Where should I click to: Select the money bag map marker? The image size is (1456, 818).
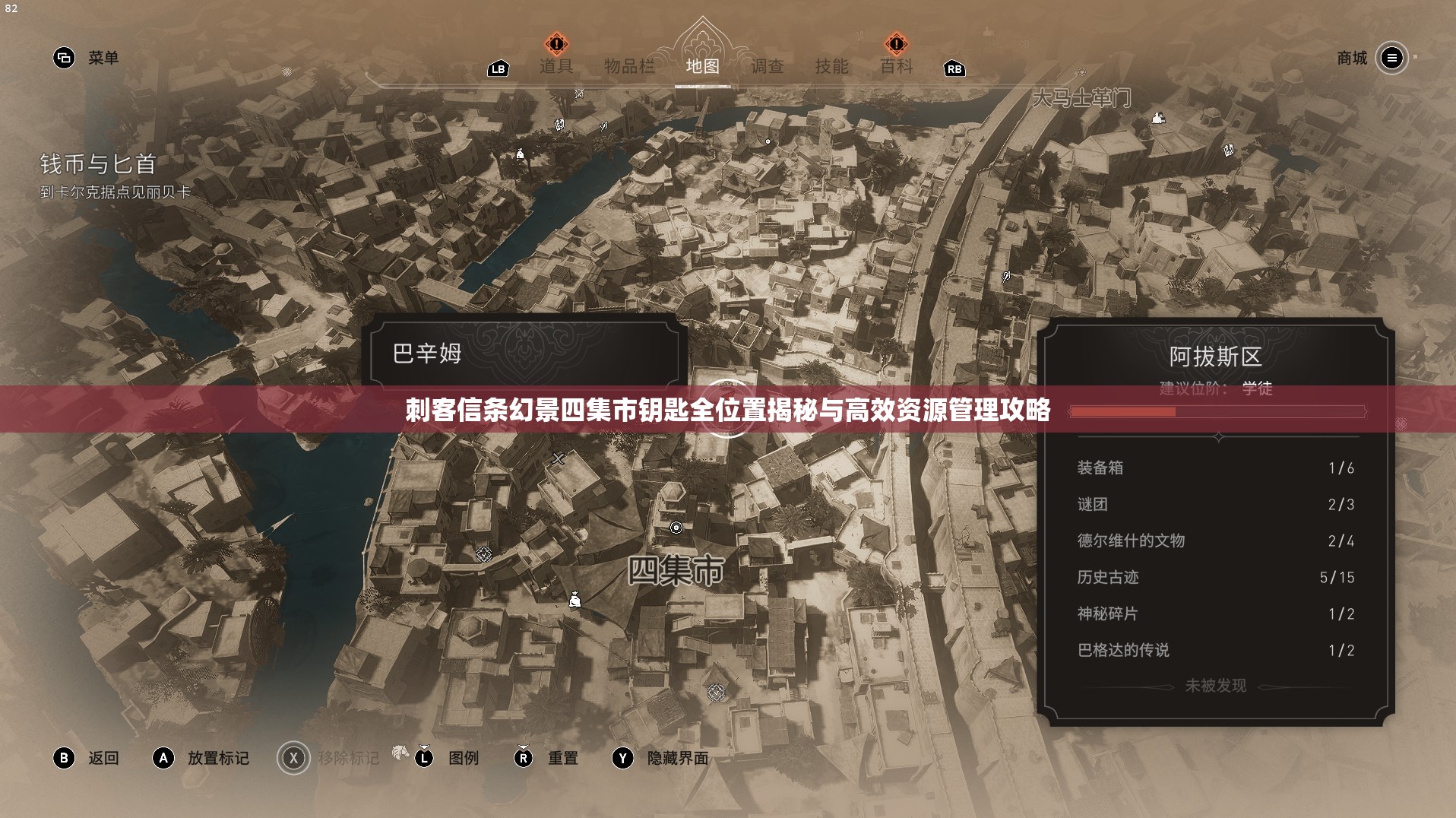575,600
